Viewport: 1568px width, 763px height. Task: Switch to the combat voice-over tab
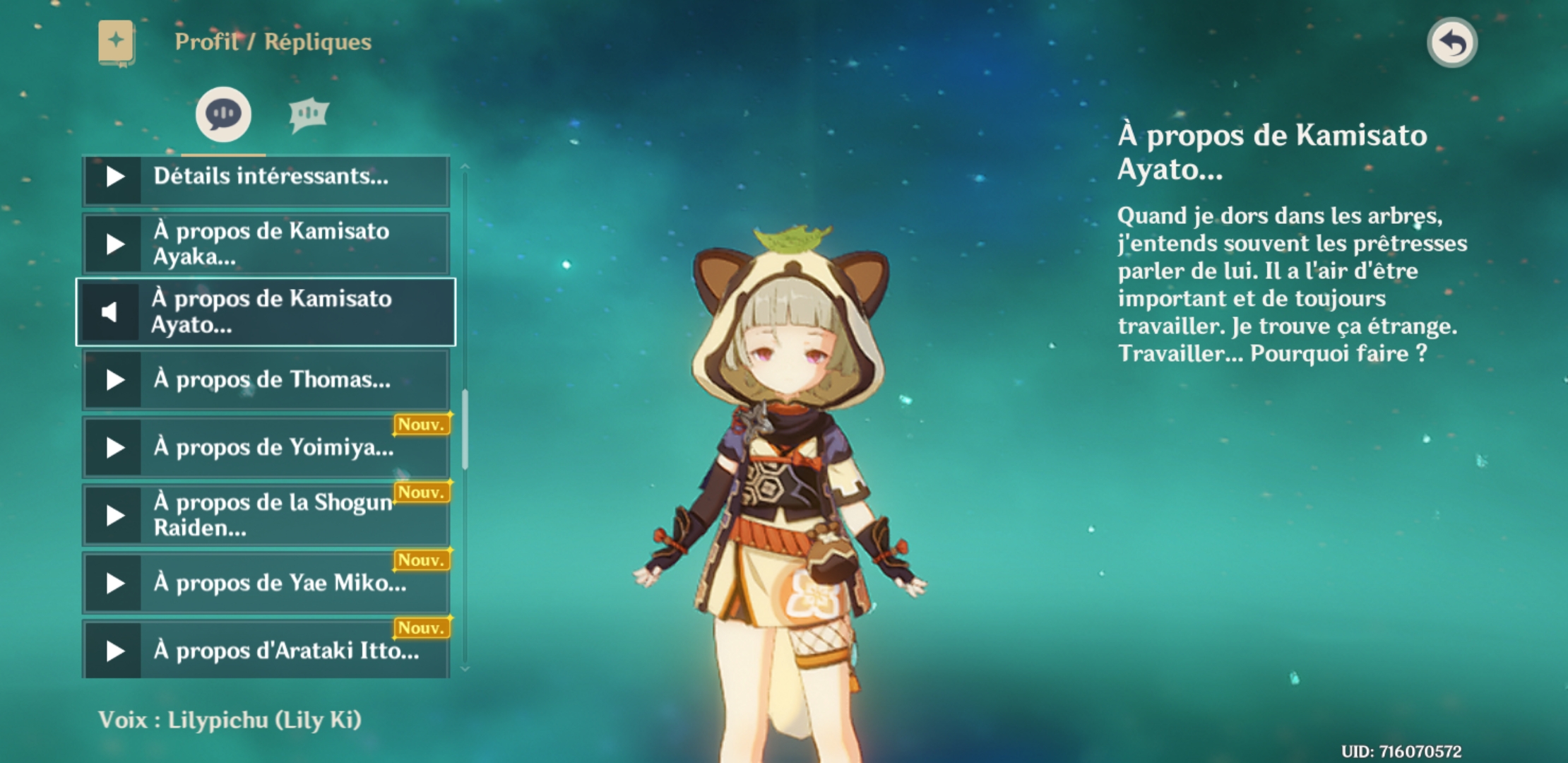click(x=309, y=114)
